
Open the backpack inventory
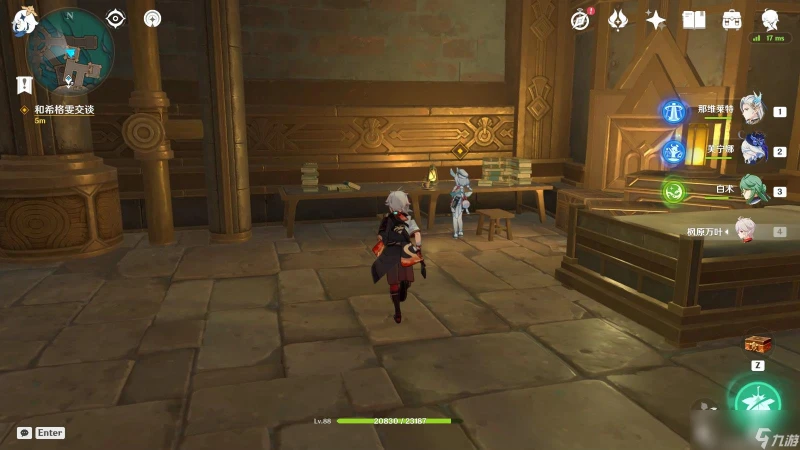(x=732, y=19)
